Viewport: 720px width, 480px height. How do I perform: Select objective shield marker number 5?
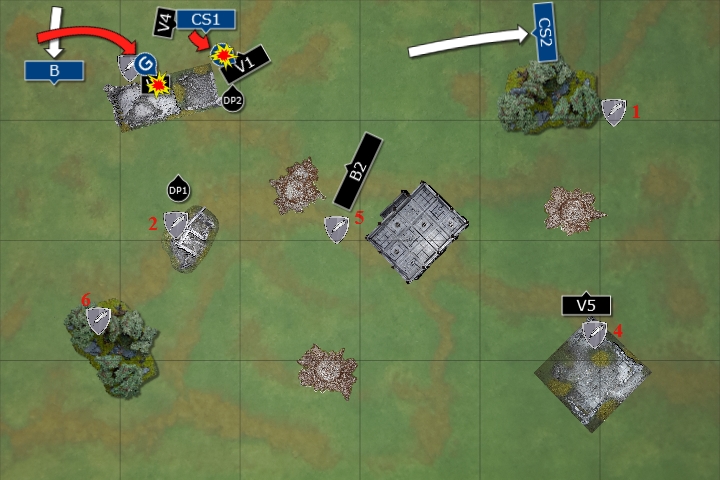click(x=338, y=229)
